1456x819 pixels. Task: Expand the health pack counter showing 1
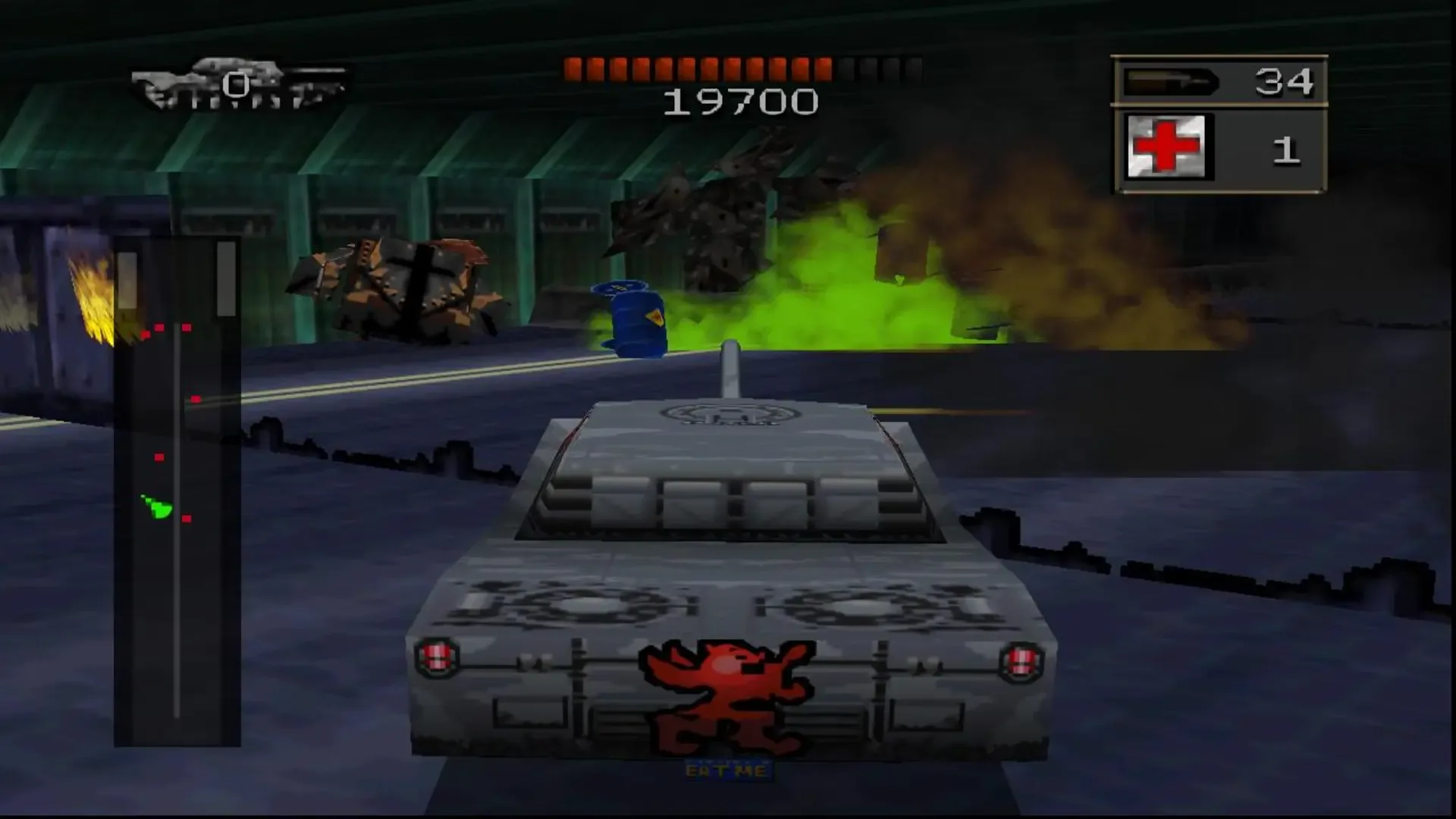click(1287, 149)
